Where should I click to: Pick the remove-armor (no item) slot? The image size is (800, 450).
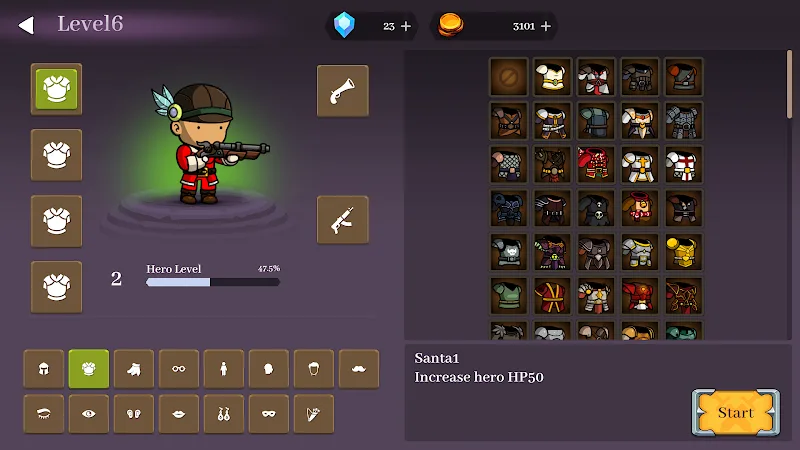[x=508, y=77]
